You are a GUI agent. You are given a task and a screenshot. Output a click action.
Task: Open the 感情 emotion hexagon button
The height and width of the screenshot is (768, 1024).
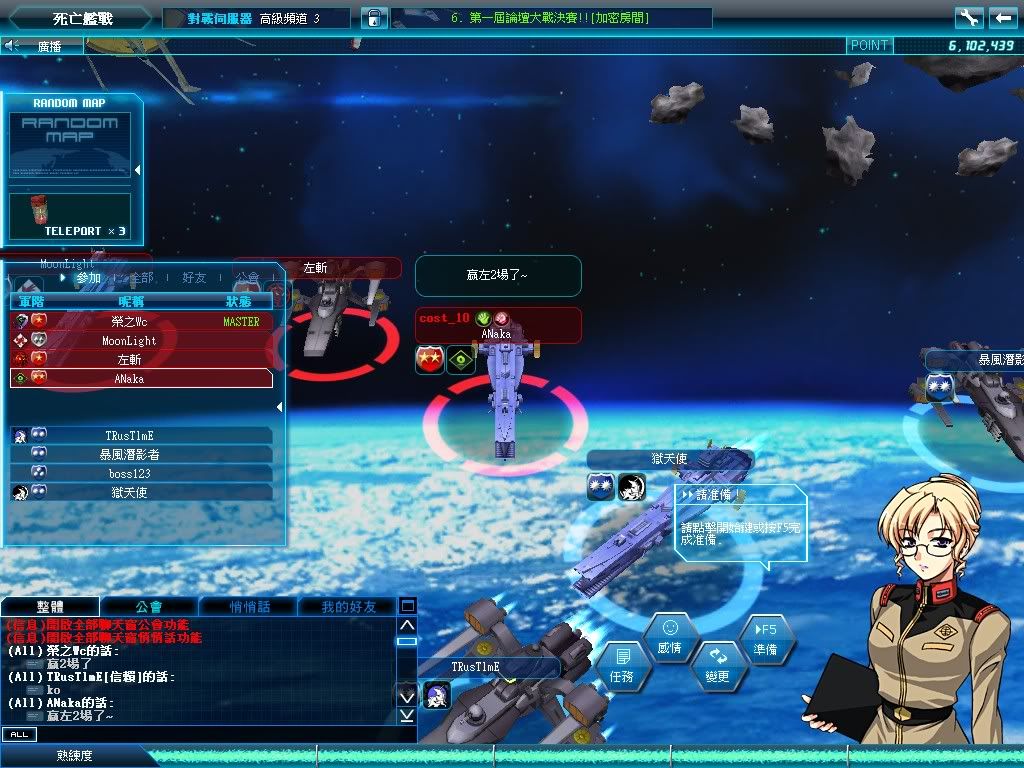[x=670, y=634]
